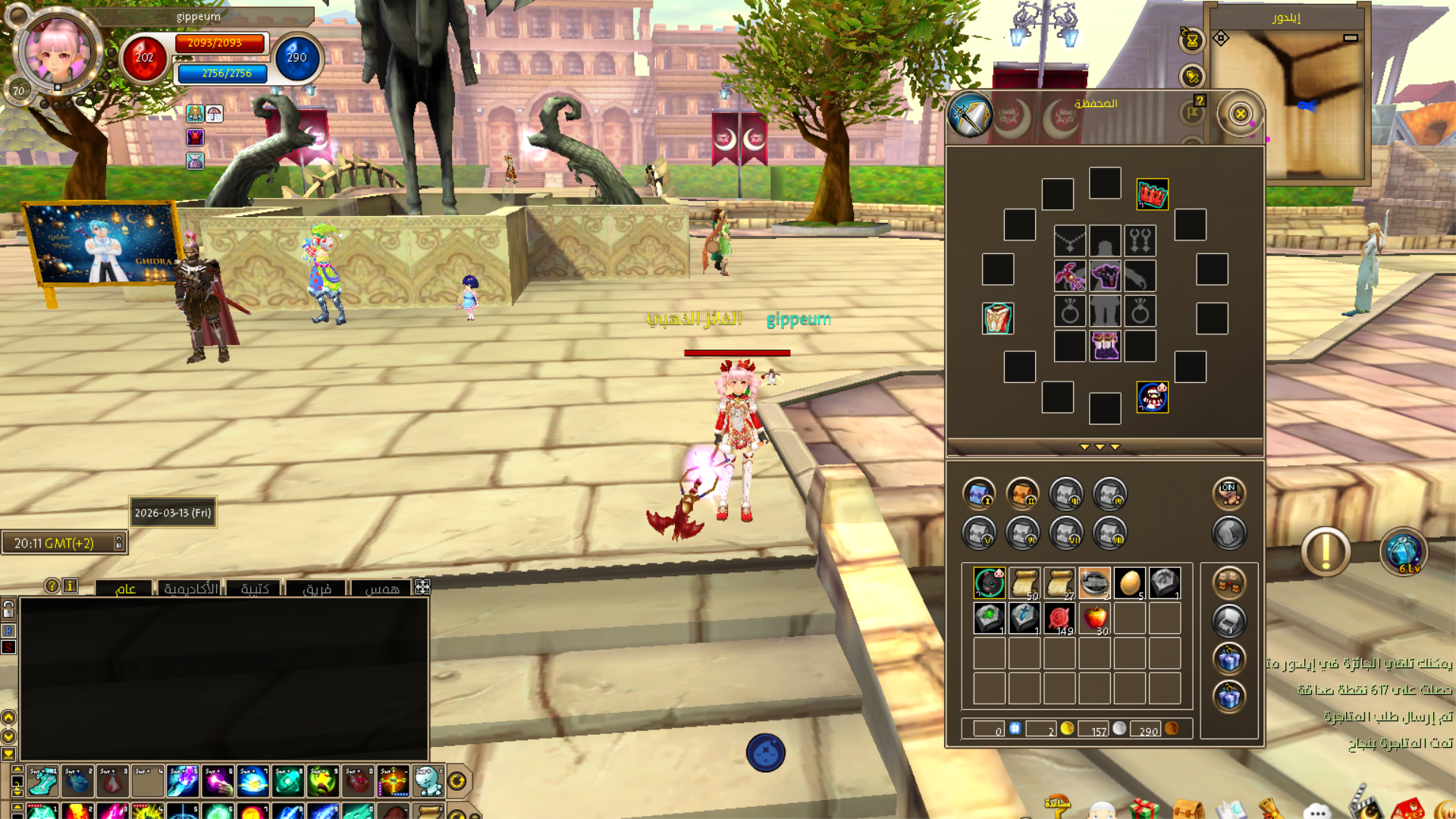Select the red apple stack in inventory

coord(1094,619)
